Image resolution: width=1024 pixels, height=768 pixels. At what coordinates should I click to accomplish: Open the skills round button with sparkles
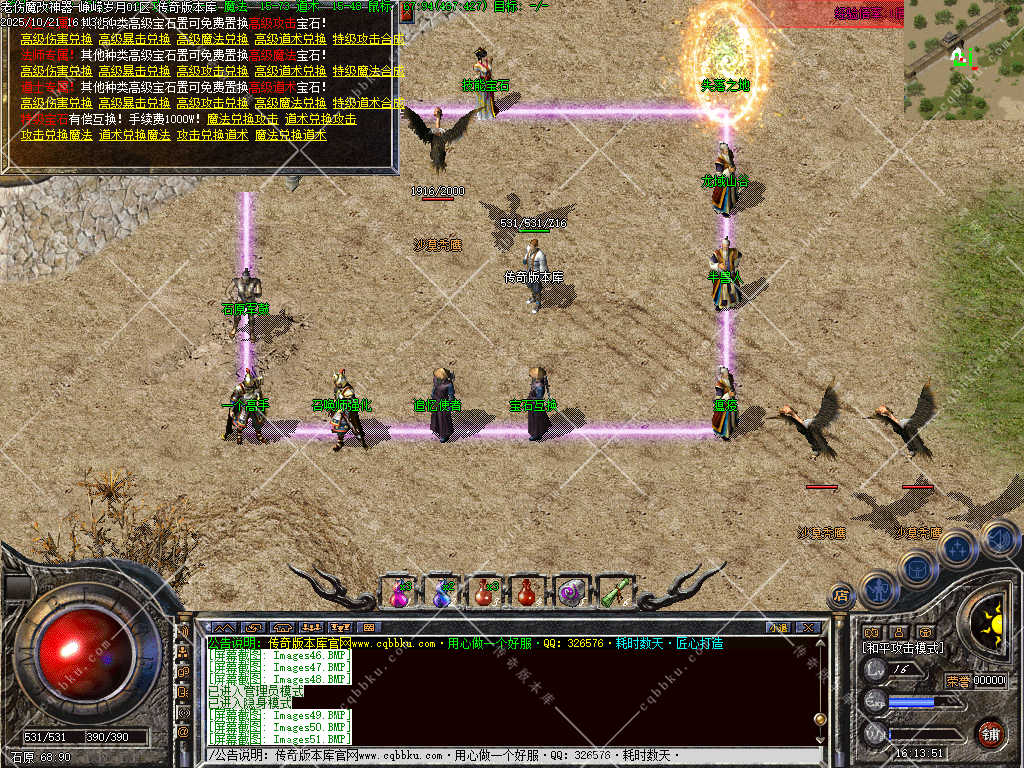coord(957,546)
